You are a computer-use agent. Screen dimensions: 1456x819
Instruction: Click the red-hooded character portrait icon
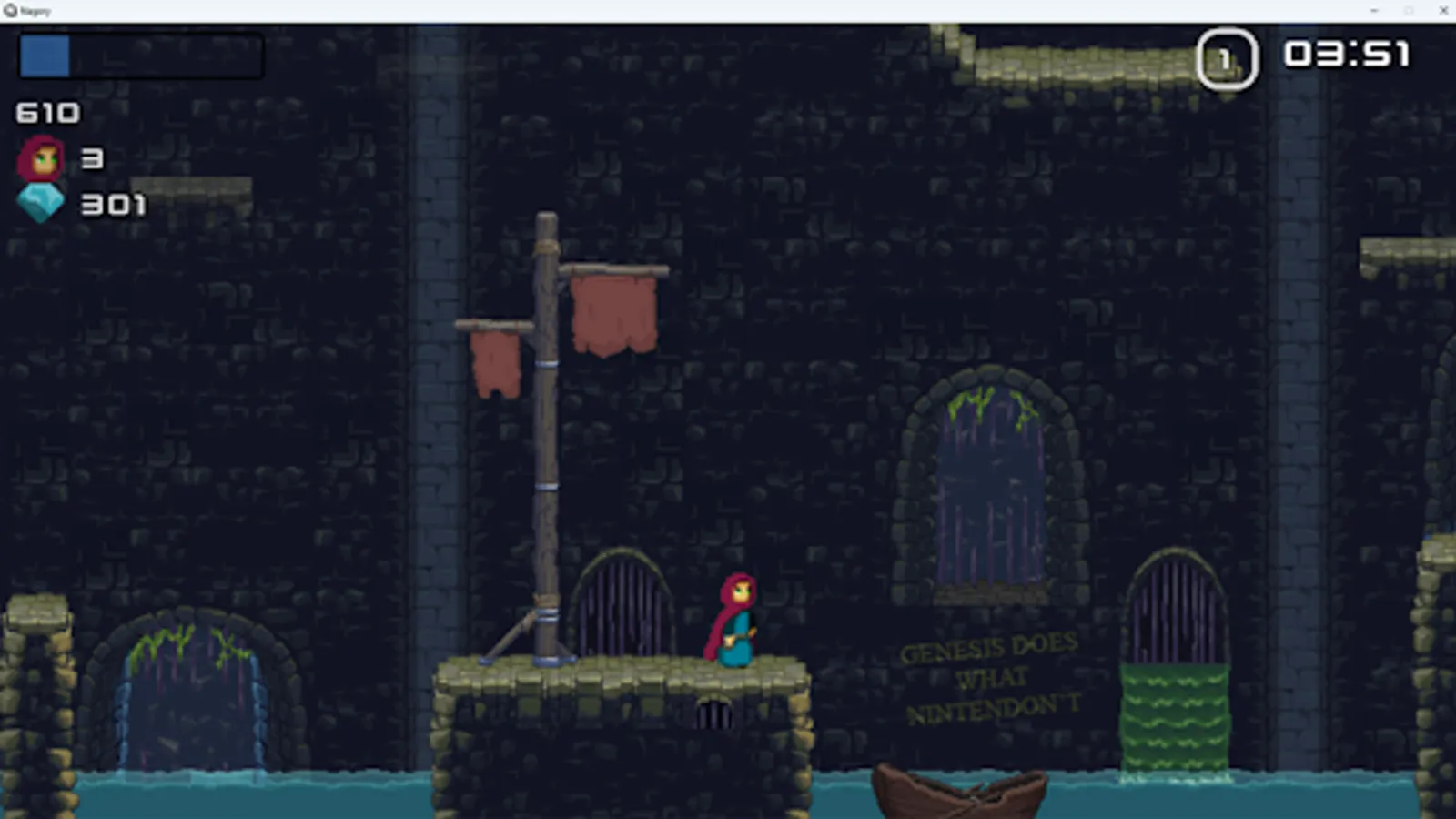(40, 158)
